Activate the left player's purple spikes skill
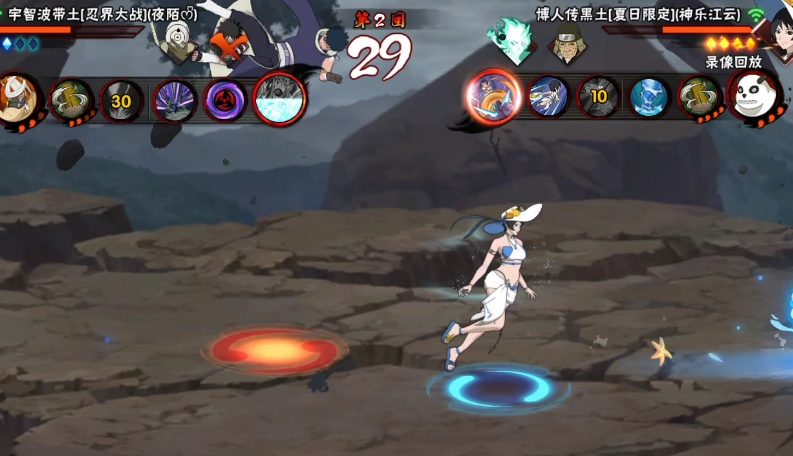 pyautogui.click(x=174, y=100)
